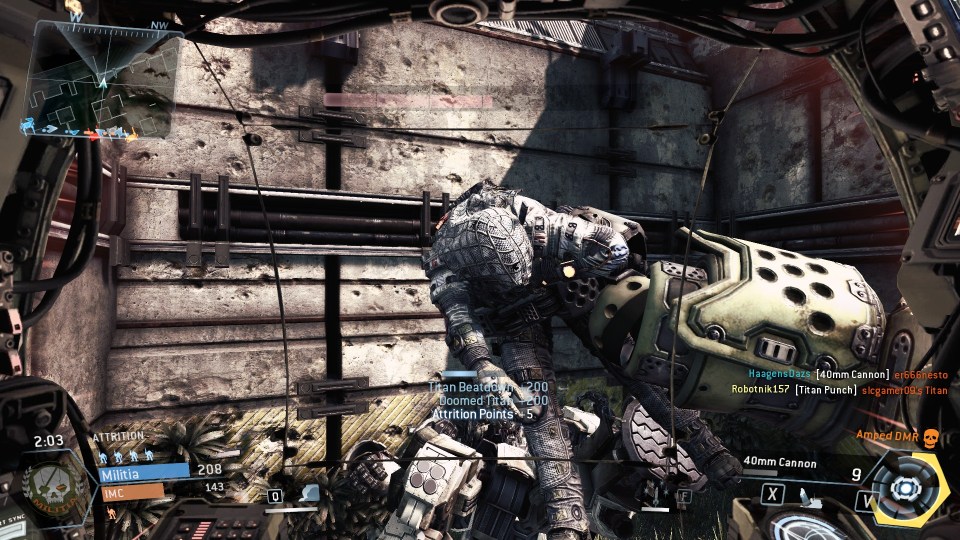Activate the Titan core hexagon ability
This screenshot has height=540, width=960.
[906, 488]
